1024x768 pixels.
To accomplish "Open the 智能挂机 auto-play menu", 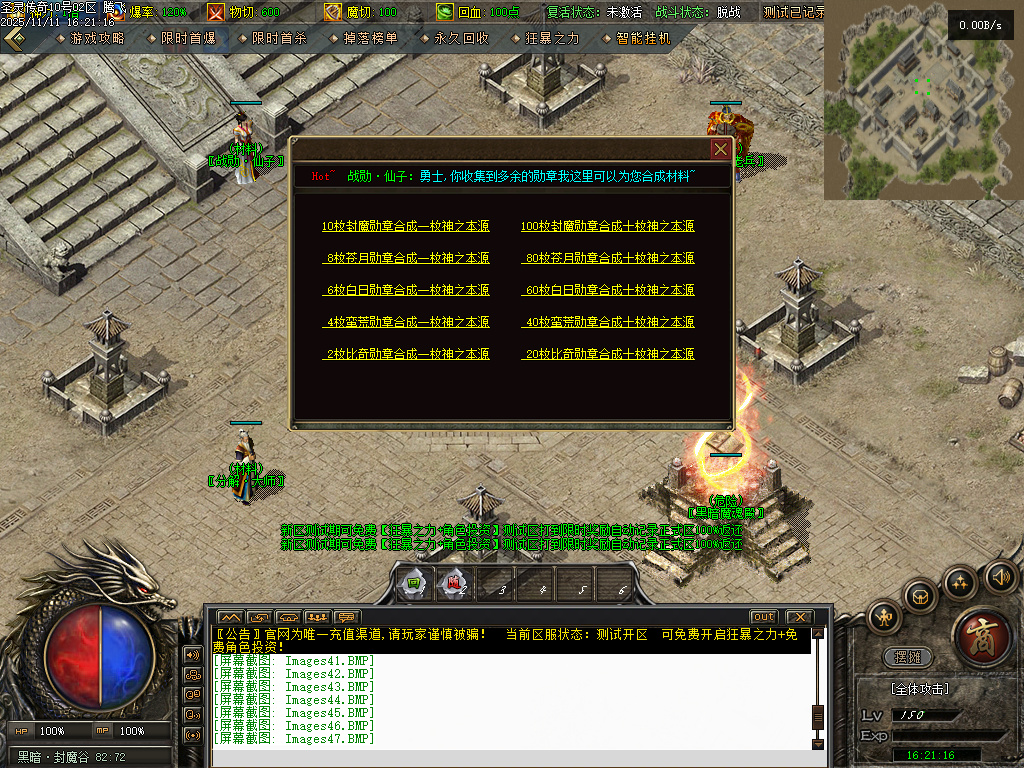I will click(643, 38).
